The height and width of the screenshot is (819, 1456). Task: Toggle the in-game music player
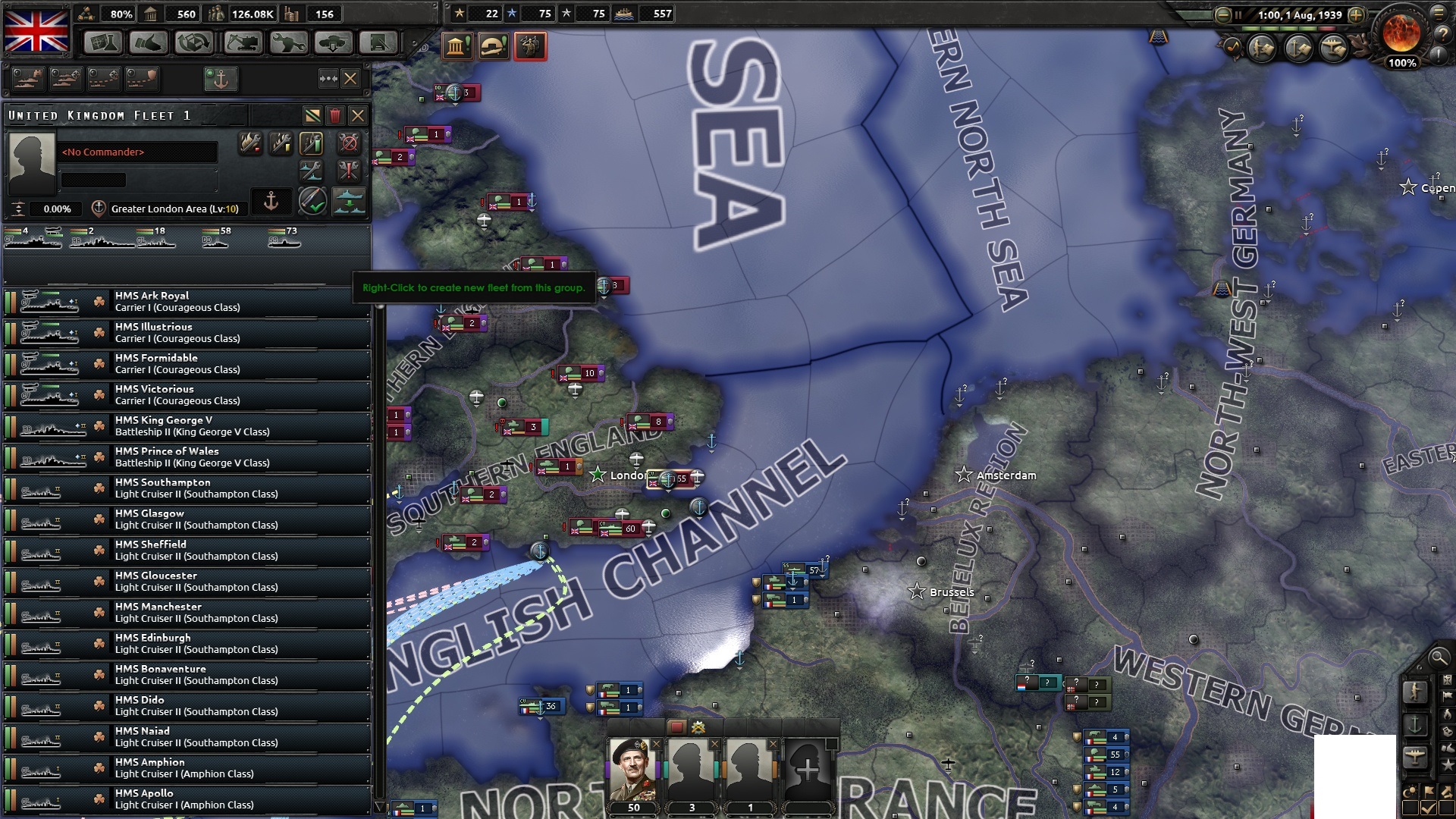coord(1234,49)
